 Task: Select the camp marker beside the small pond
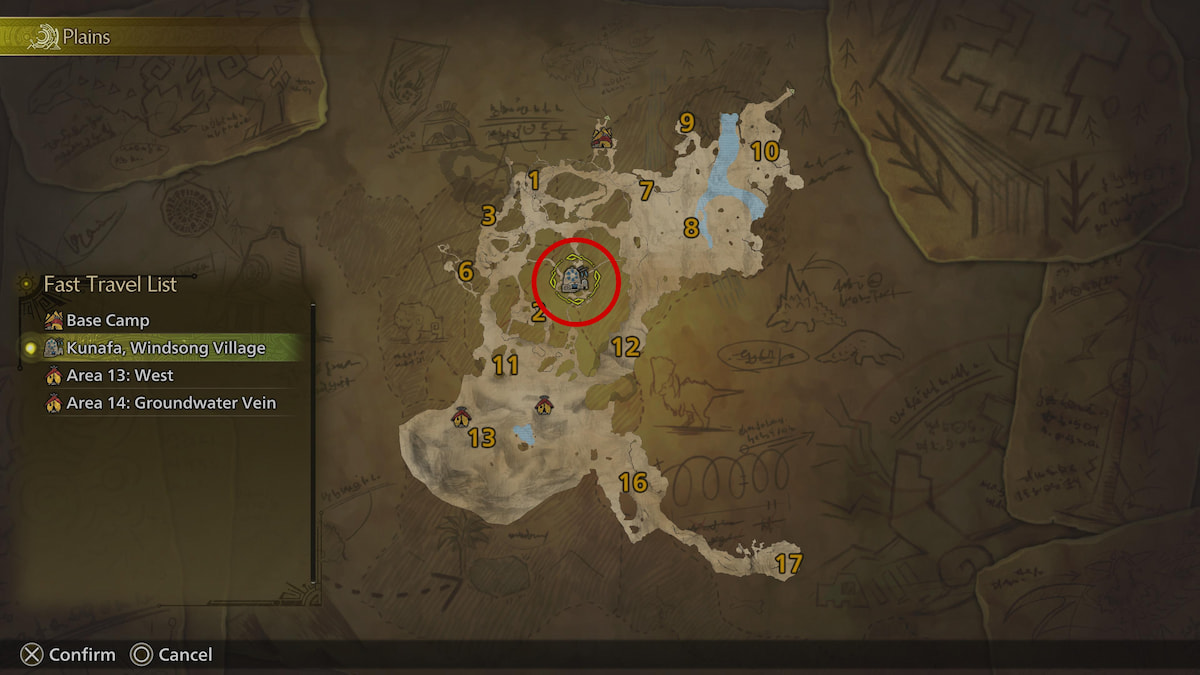click(543, 405)
